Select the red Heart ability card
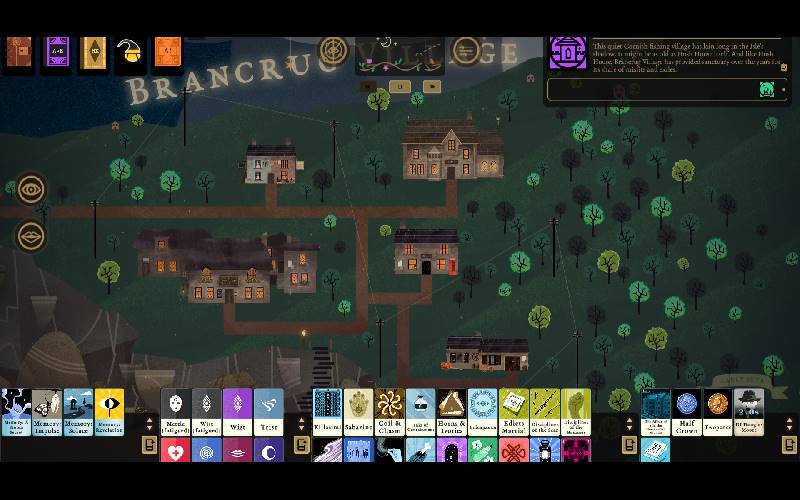The height and width of the screenshot is (500, 800). [x=176, y=452]
